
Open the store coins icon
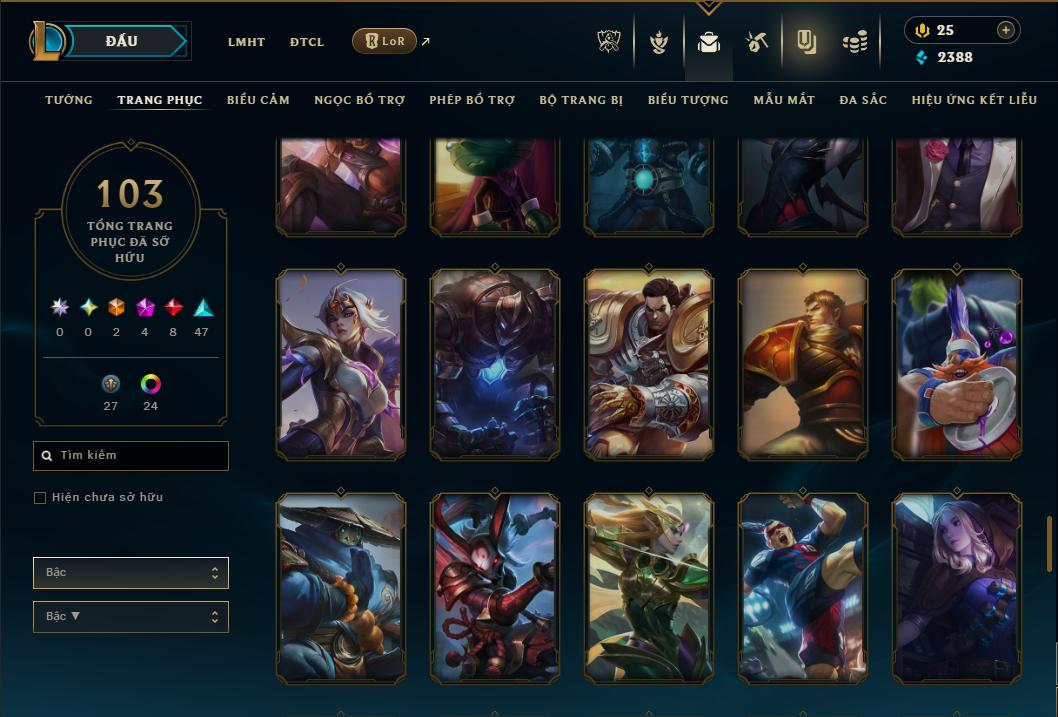click(x=854, y=42)
